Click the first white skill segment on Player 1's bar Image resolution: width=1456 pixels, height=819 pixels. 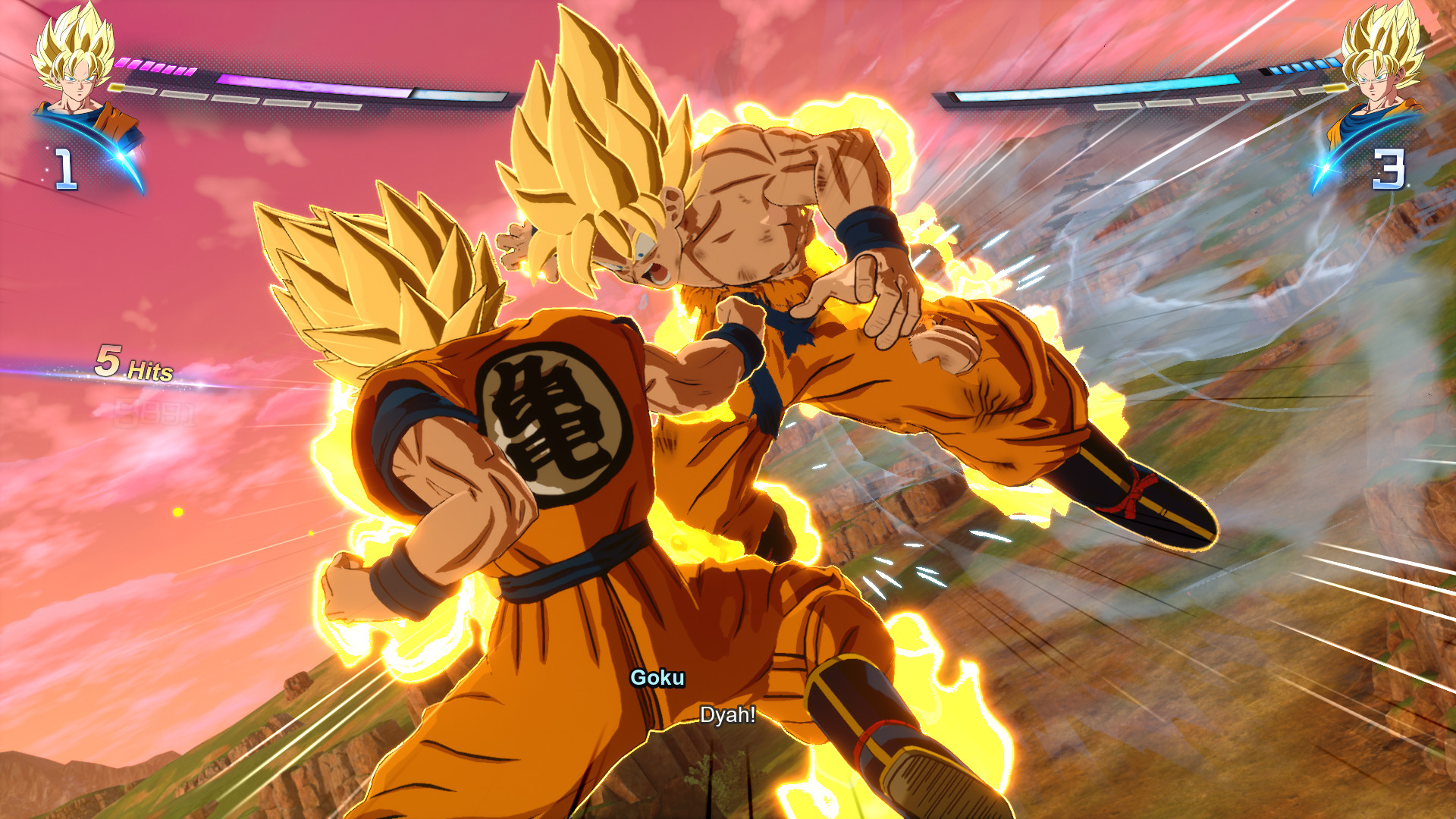(x=140, y=90)
